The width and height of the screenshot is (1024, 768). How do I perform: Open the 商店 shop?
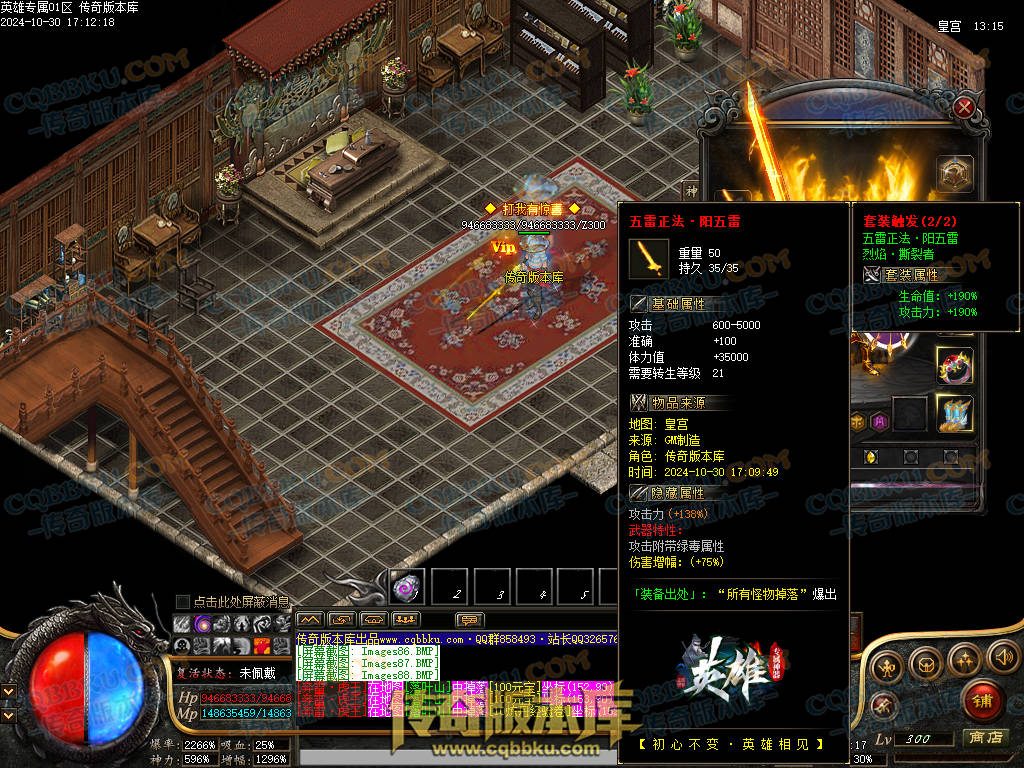[x=984, y=738]
